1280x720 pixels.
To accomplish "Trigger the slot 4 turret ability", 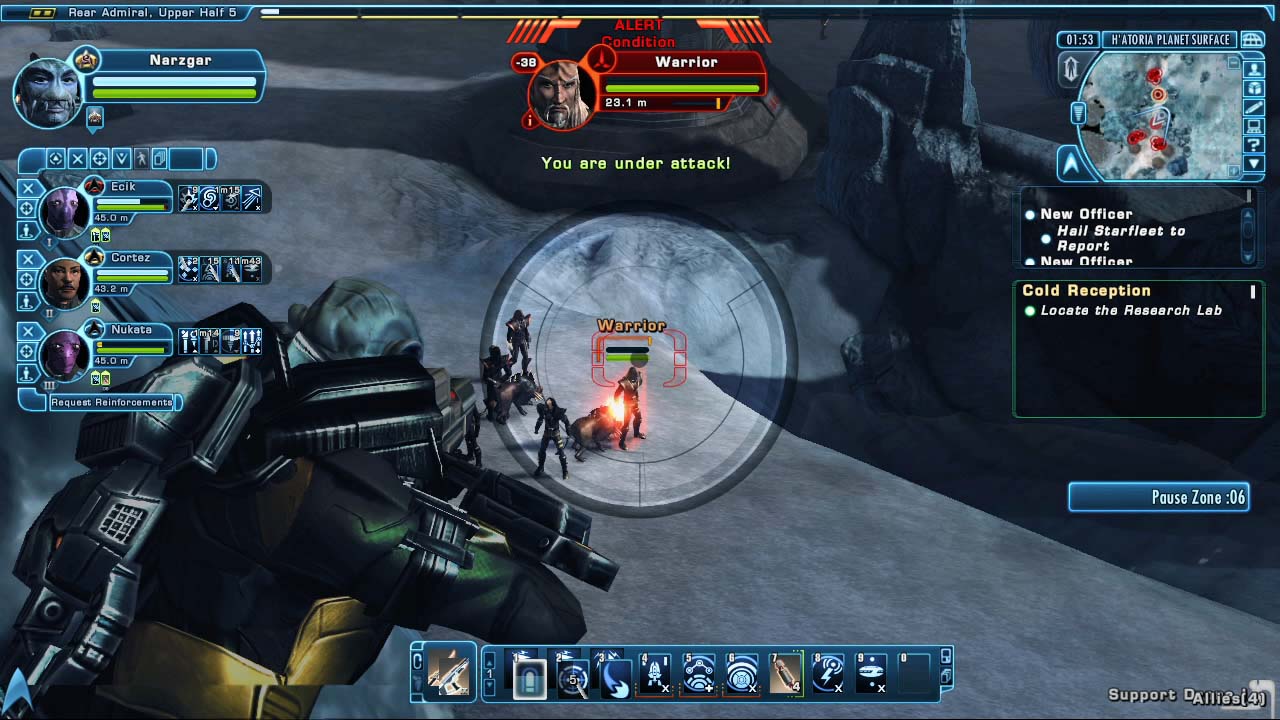I will click(656, 675).
